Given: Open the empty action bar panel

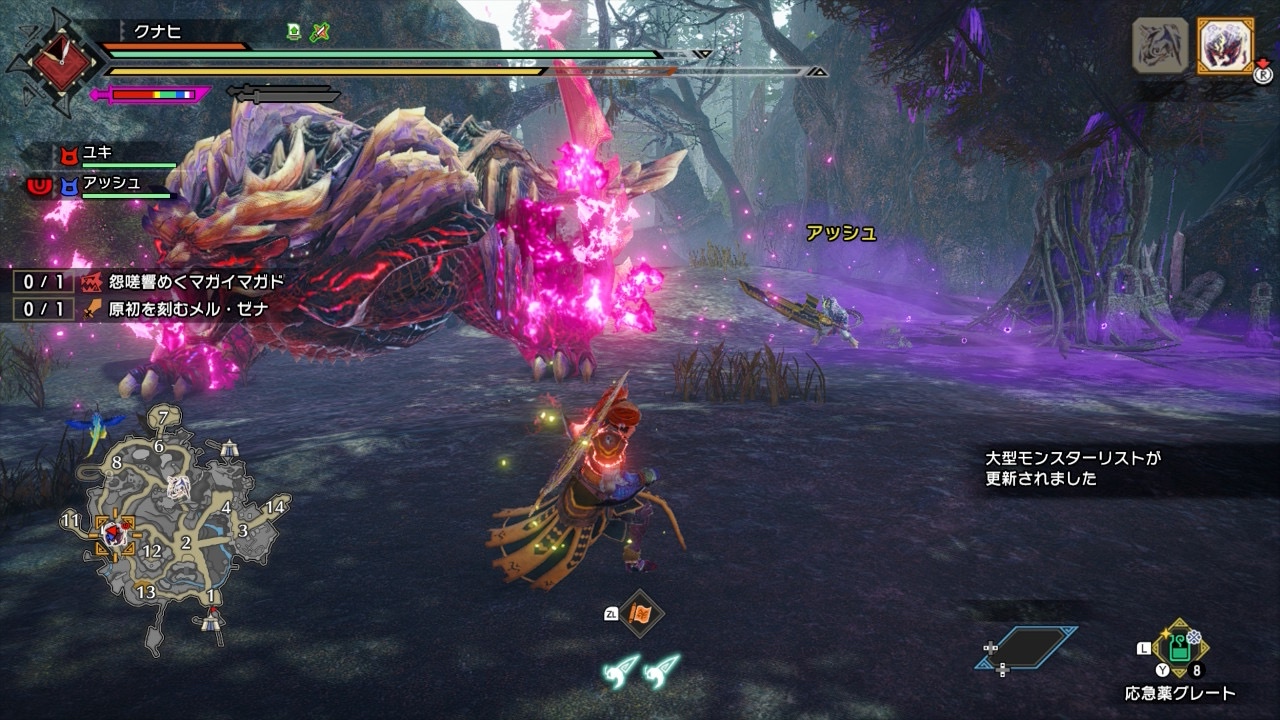Looking at the screenshot, I should coord(1027,647).
